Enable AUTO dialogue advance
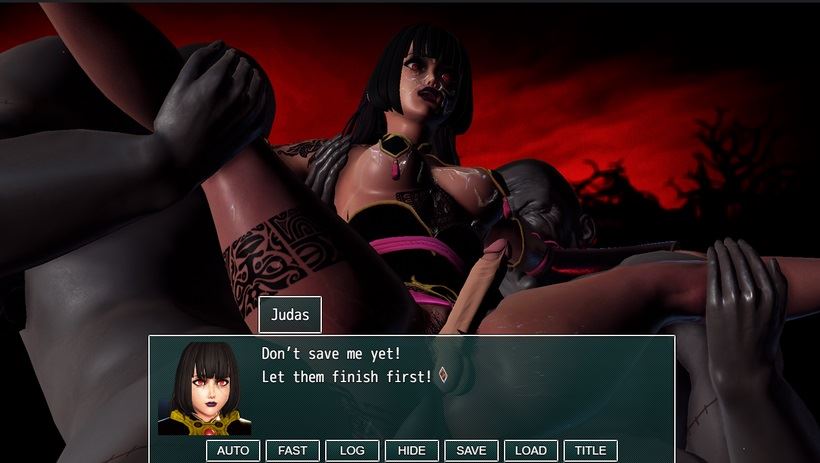Viewport: 820px width, 463px height. click(x=233, y=451)
